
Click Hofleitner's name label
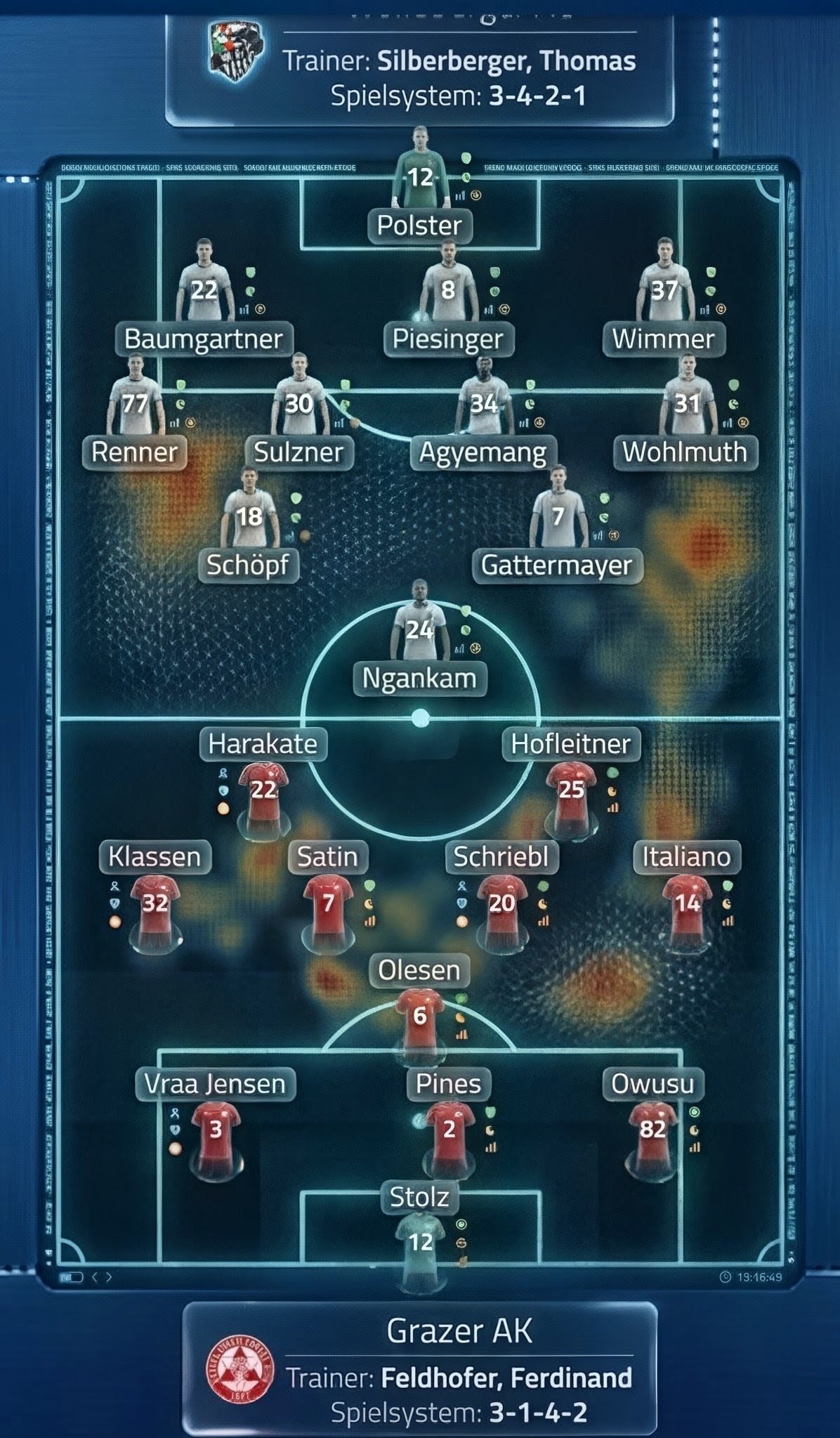pos(571,744)
